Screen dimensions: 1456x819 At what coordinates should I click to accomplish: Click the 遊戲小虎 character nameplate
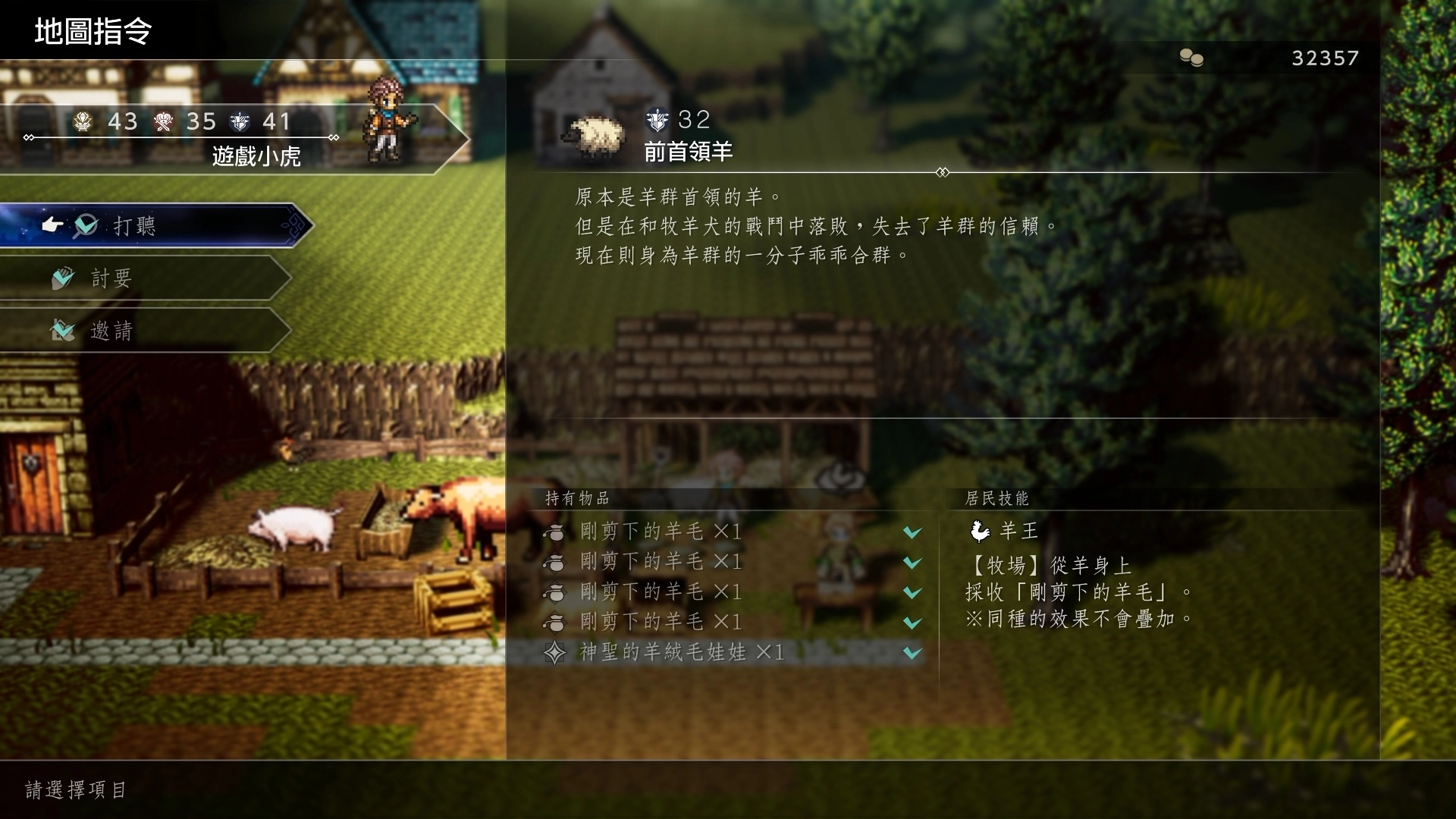click(x=256, y=155)
